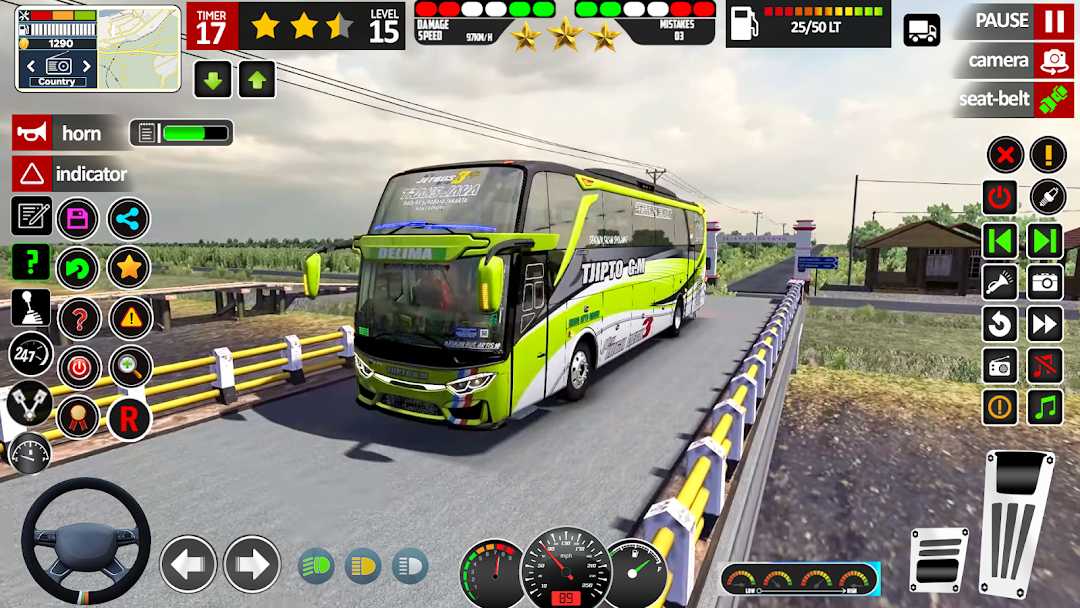1080x608 pixels.
Task: Tap the green music note icon
Action: tap(1045, 407)
